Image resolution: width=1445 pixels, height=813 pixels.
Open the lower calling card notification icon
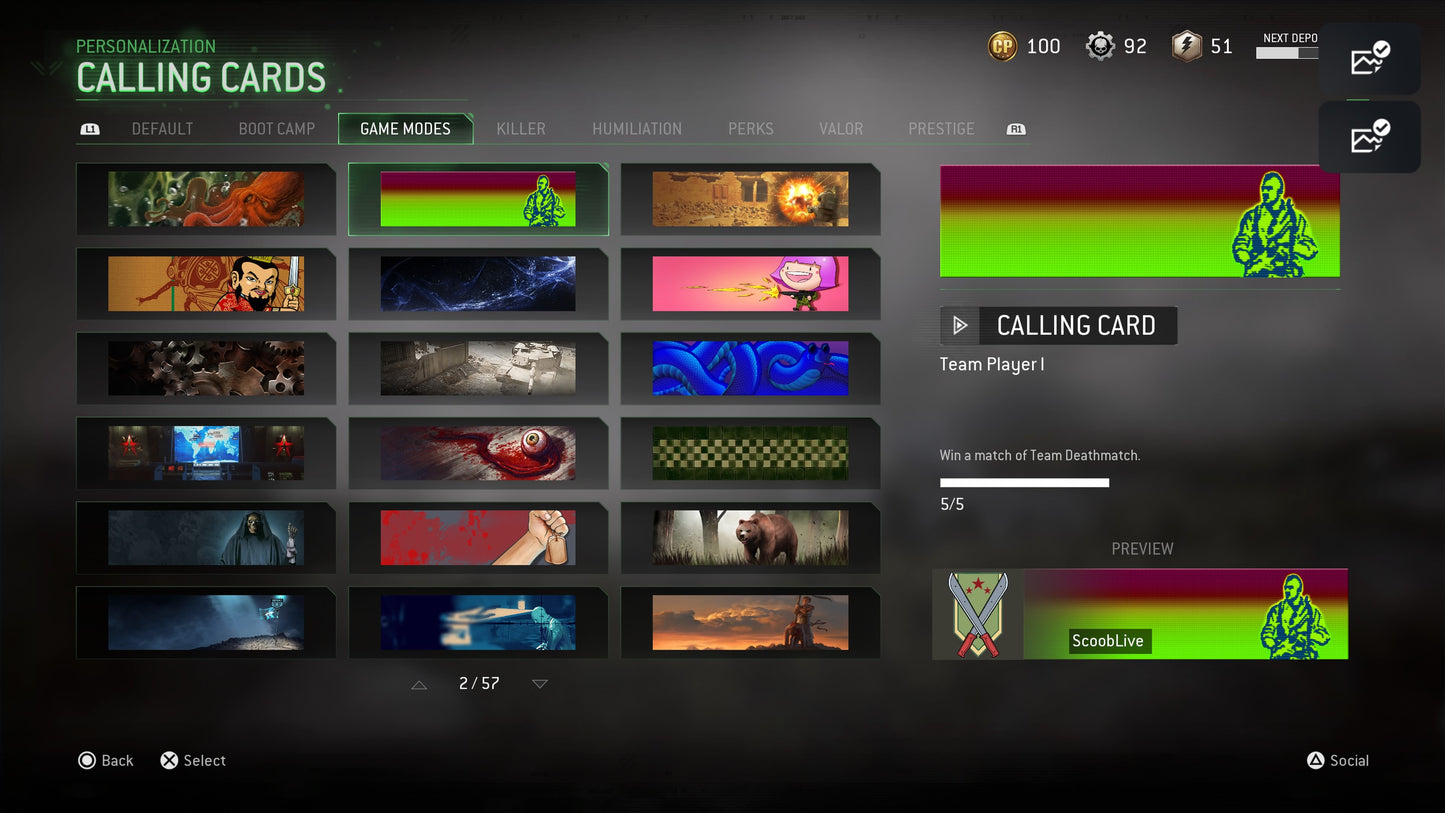(1369, 137)
